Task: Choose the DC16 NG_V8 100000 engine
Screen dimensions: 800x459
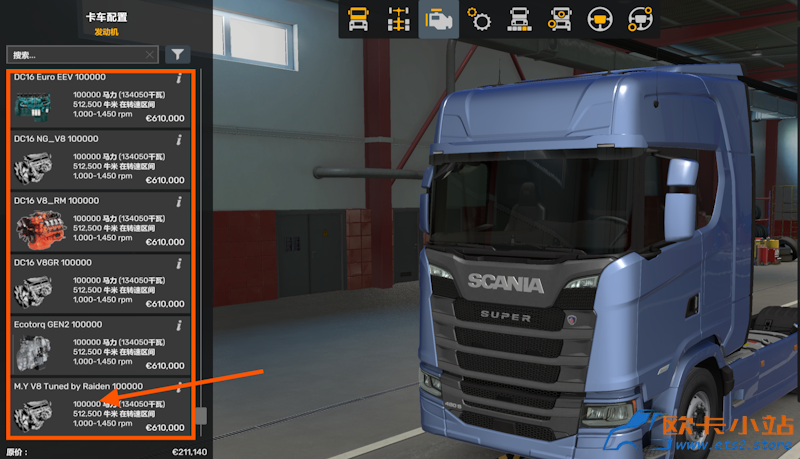Action: pos(99,161)
